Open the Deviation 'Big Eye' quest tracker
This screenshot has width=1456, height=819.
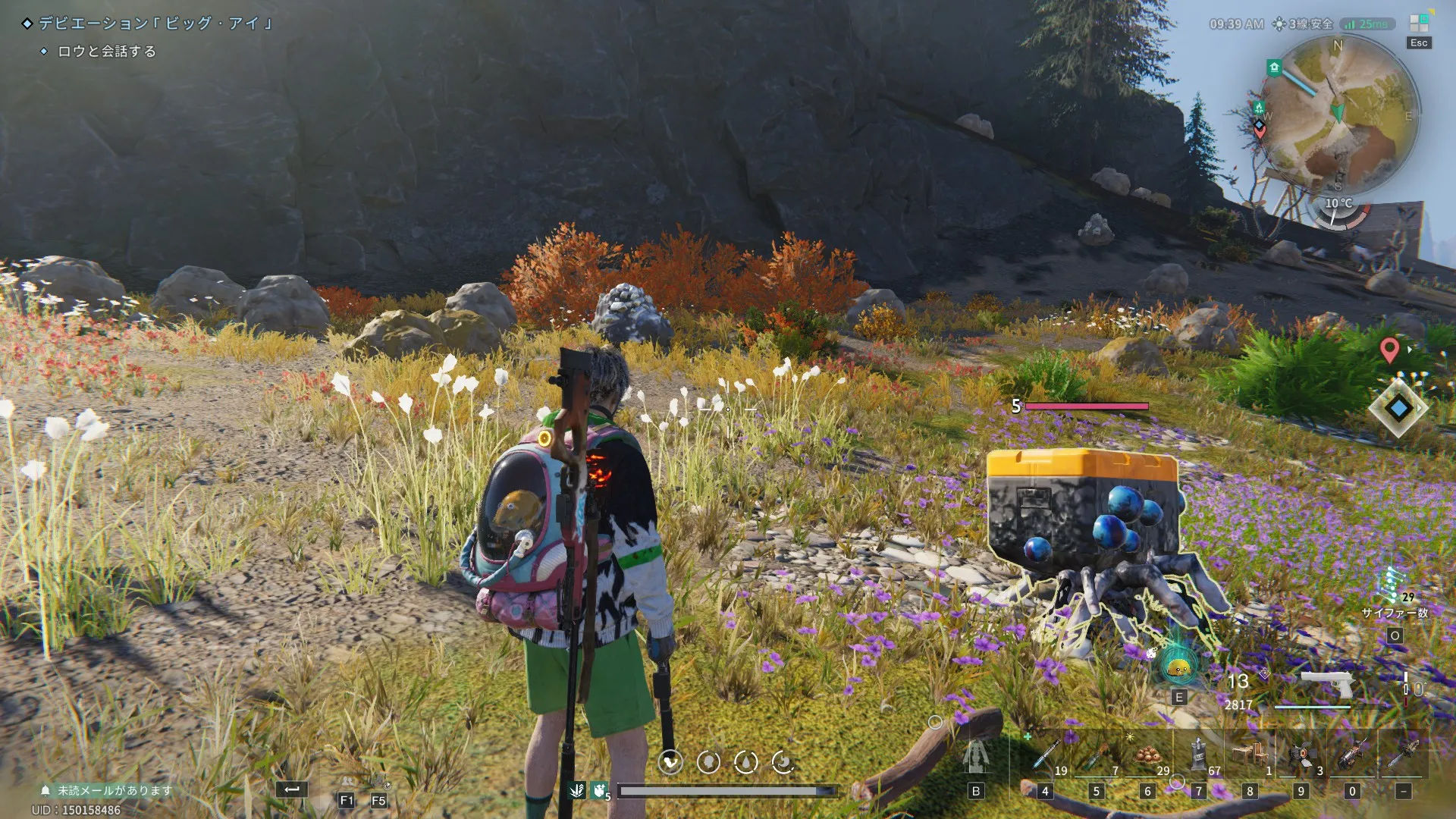[155, 24]
